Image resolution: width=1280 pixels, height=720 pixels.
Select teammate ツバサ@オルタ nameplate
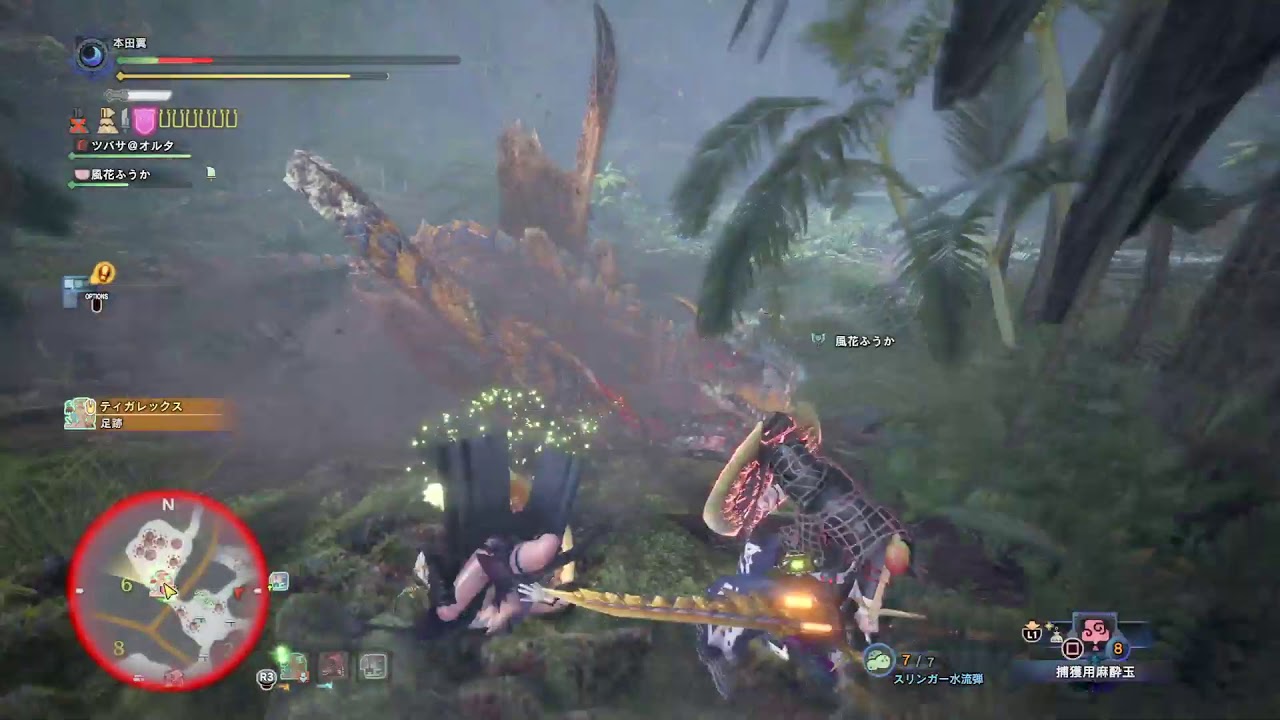point(135,146)
